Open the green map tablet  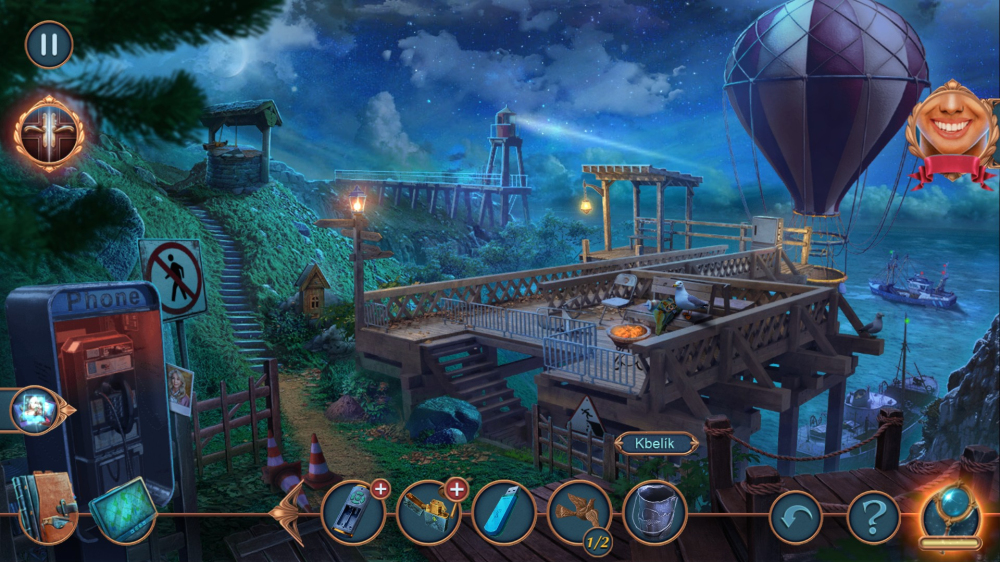click(x=122, y=508)
